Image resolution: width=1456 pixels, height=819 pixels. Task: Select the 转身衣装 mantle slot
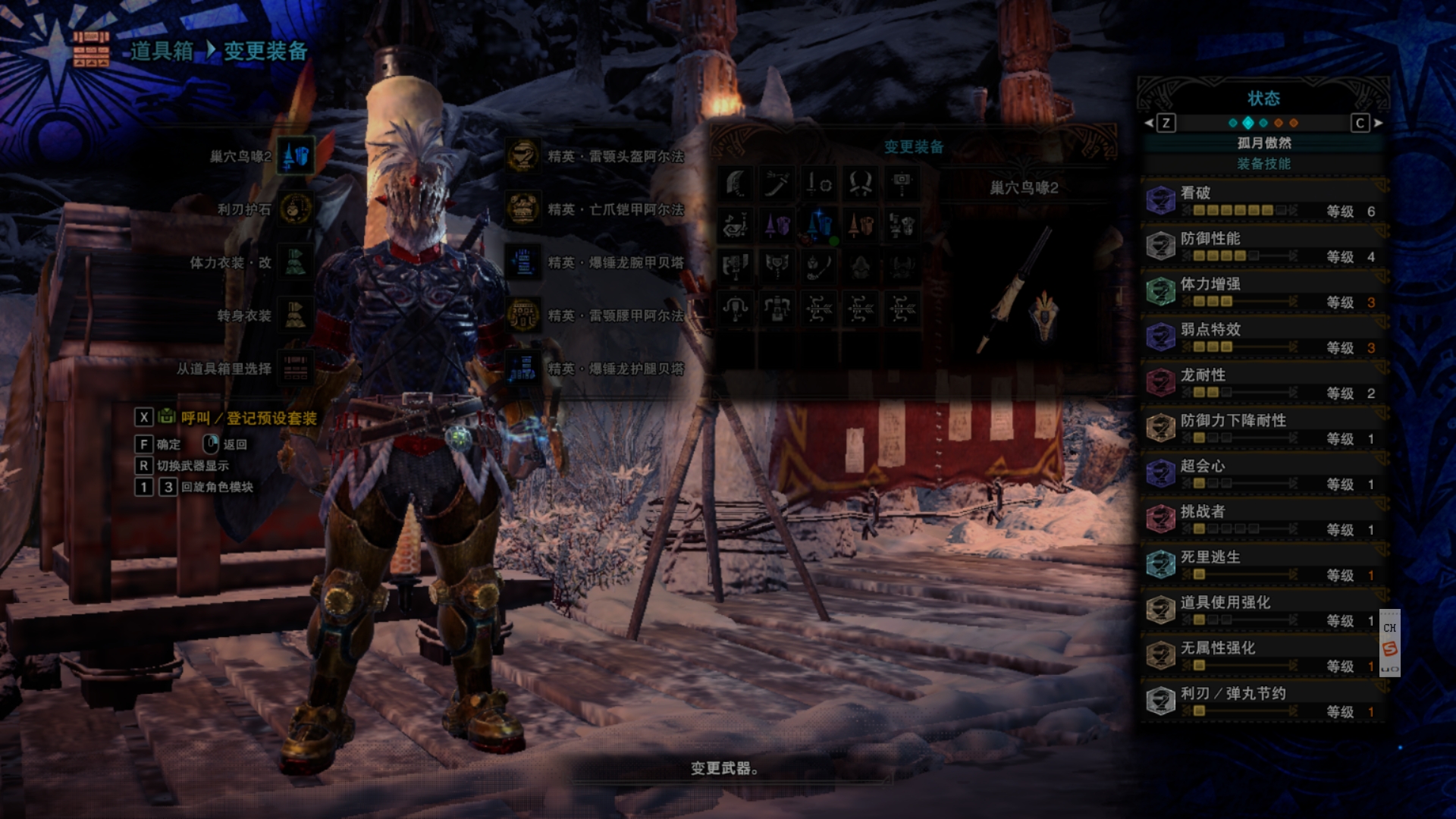click(295, 315)
